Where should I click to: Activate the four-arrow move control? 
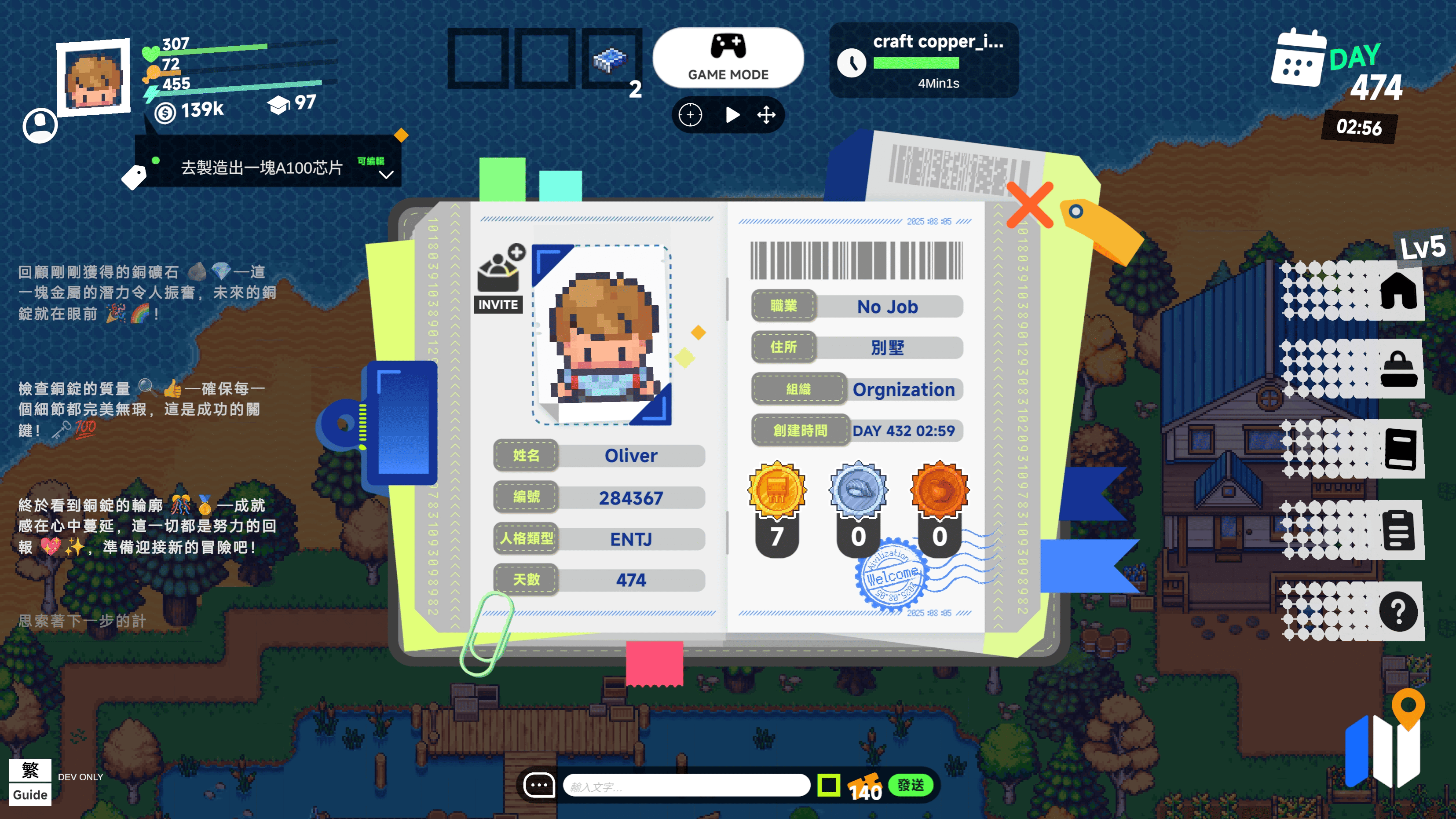click(x=766, y=115)
